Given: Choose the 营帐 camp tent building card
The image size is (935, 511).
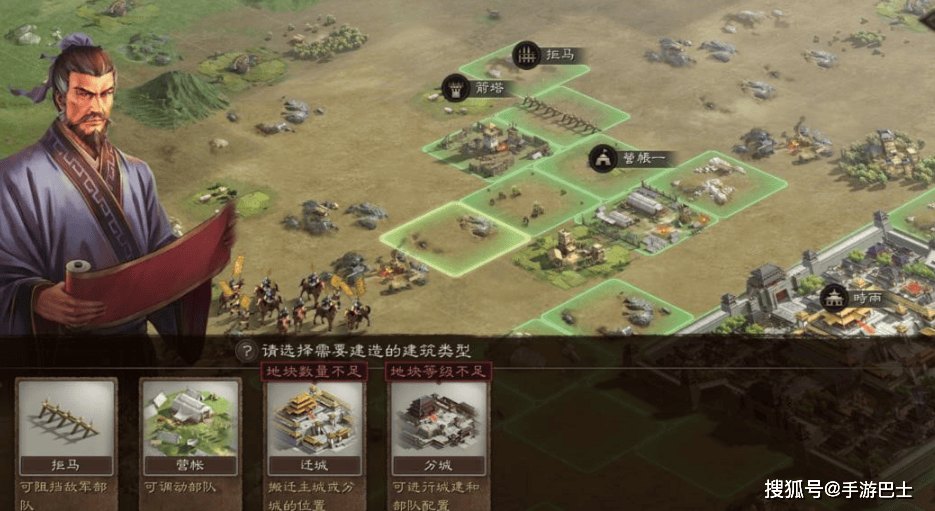Looking at the screenshot, I should 190,427.
